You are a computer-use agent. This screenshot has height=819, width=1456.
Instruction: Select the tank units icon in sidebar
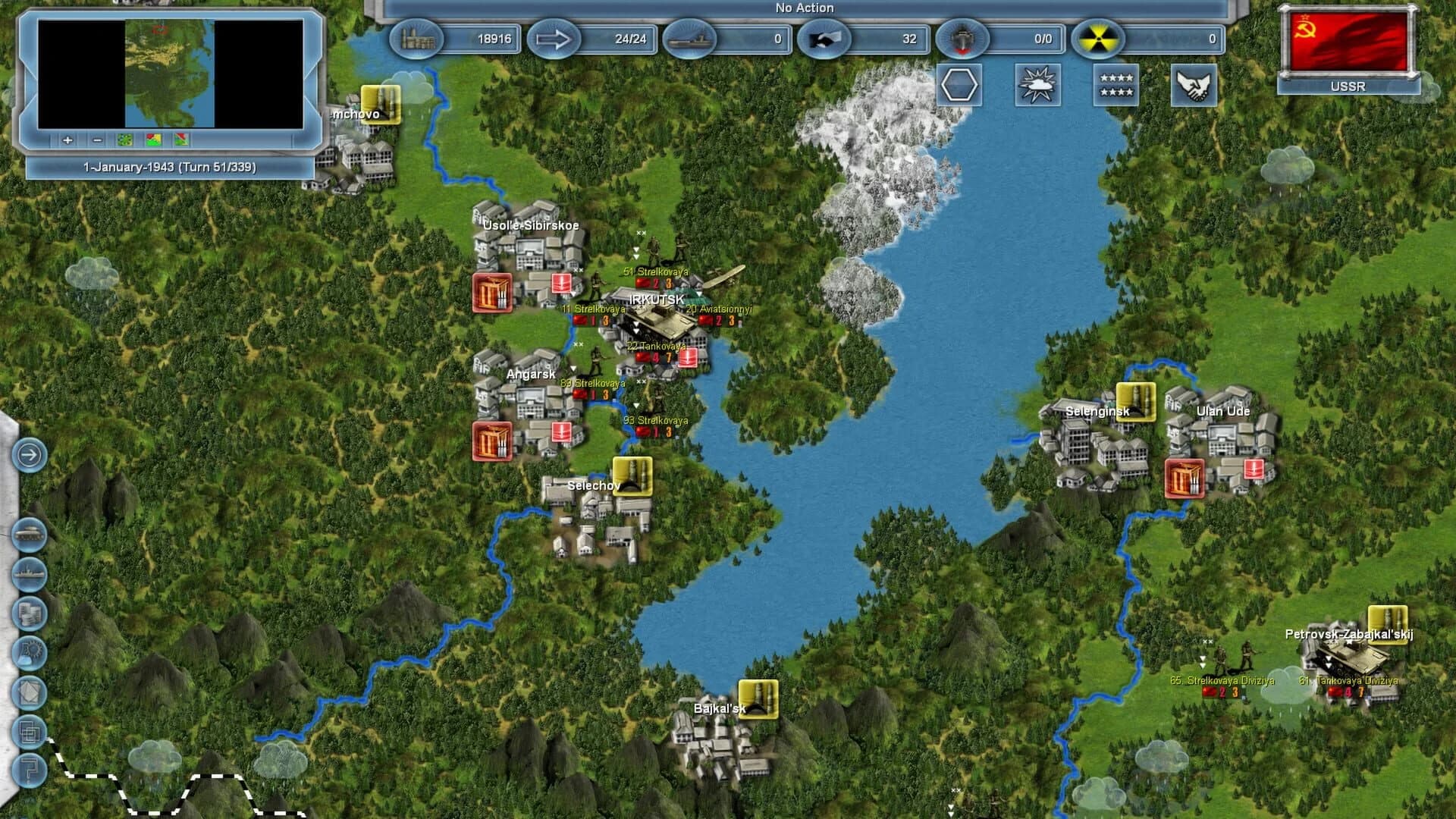click(30, 533)
